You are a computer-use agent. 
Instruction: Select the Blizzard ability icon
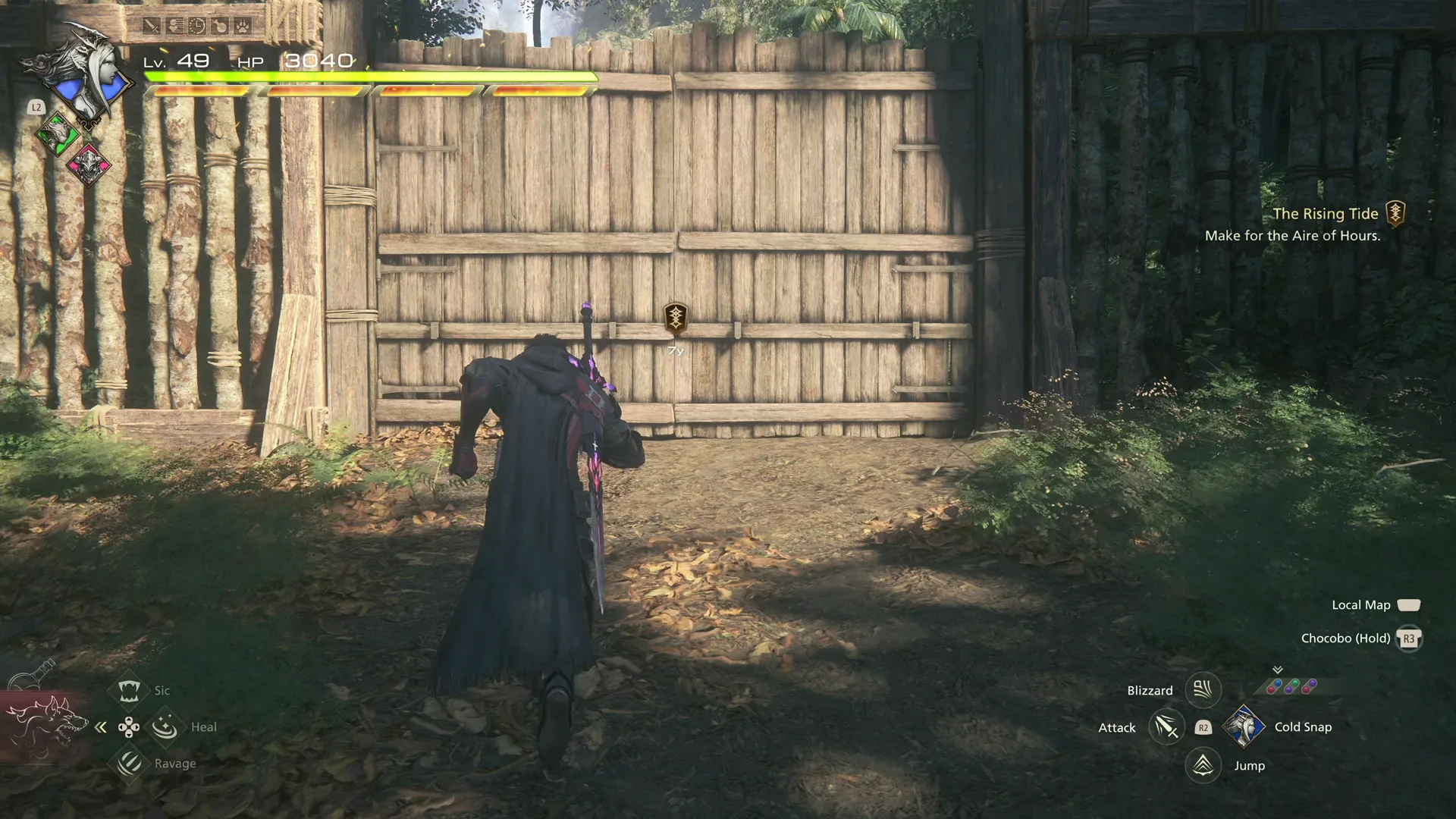coord(1203,690)
